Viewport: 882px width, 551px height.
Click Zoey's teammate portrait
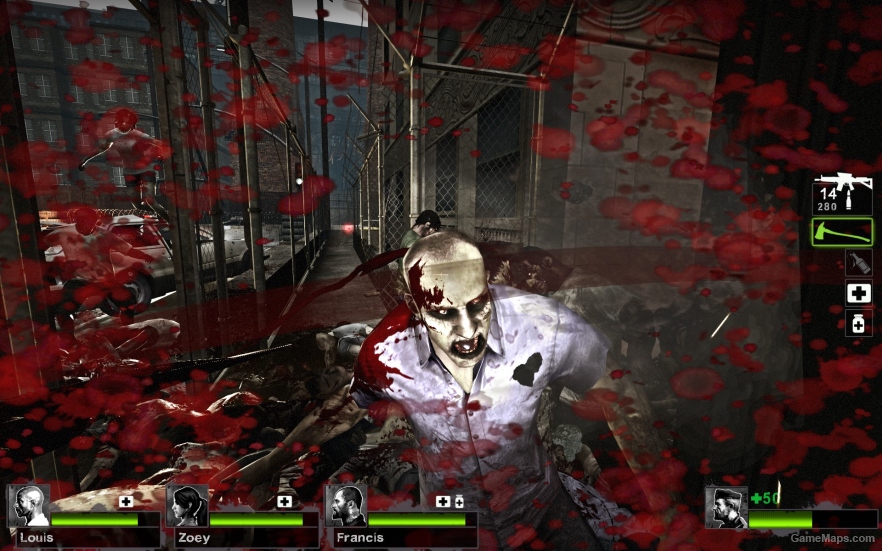(188, 506)
